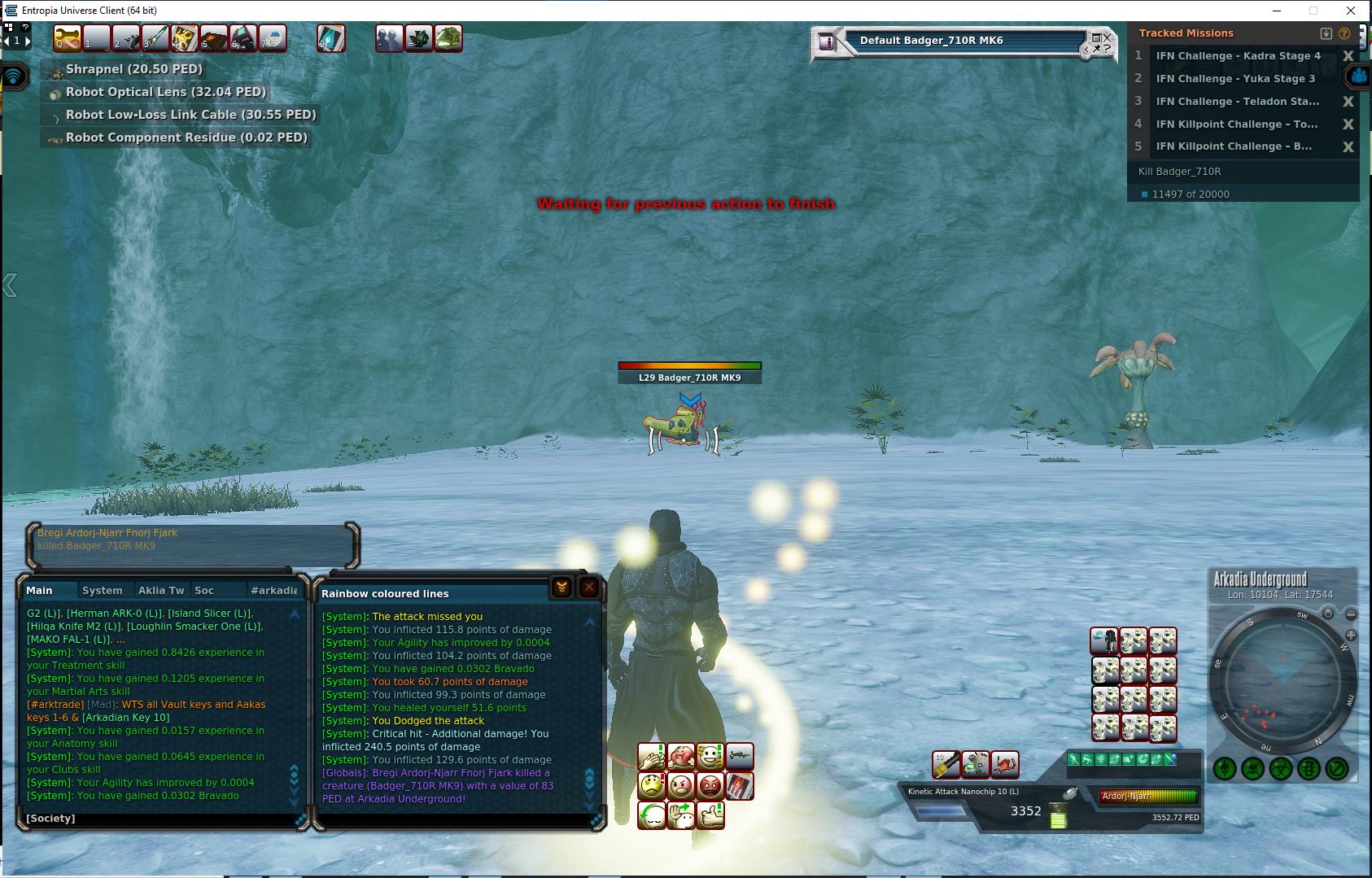The image size is (1372, 878).
Task: Zoom in the radar with the plus button
Action: [1350, 635]
